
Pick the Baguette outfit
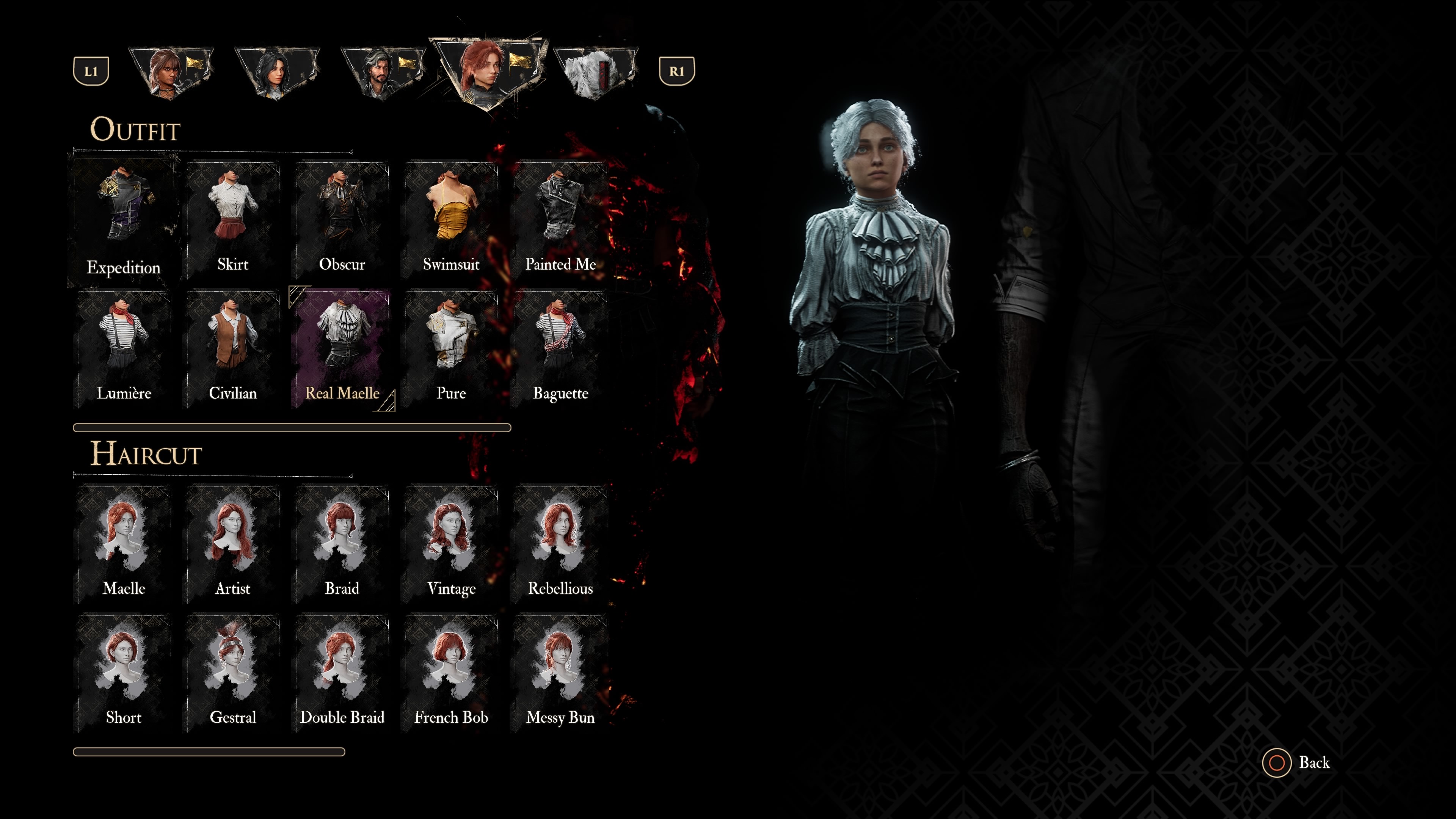coord(560,348)
